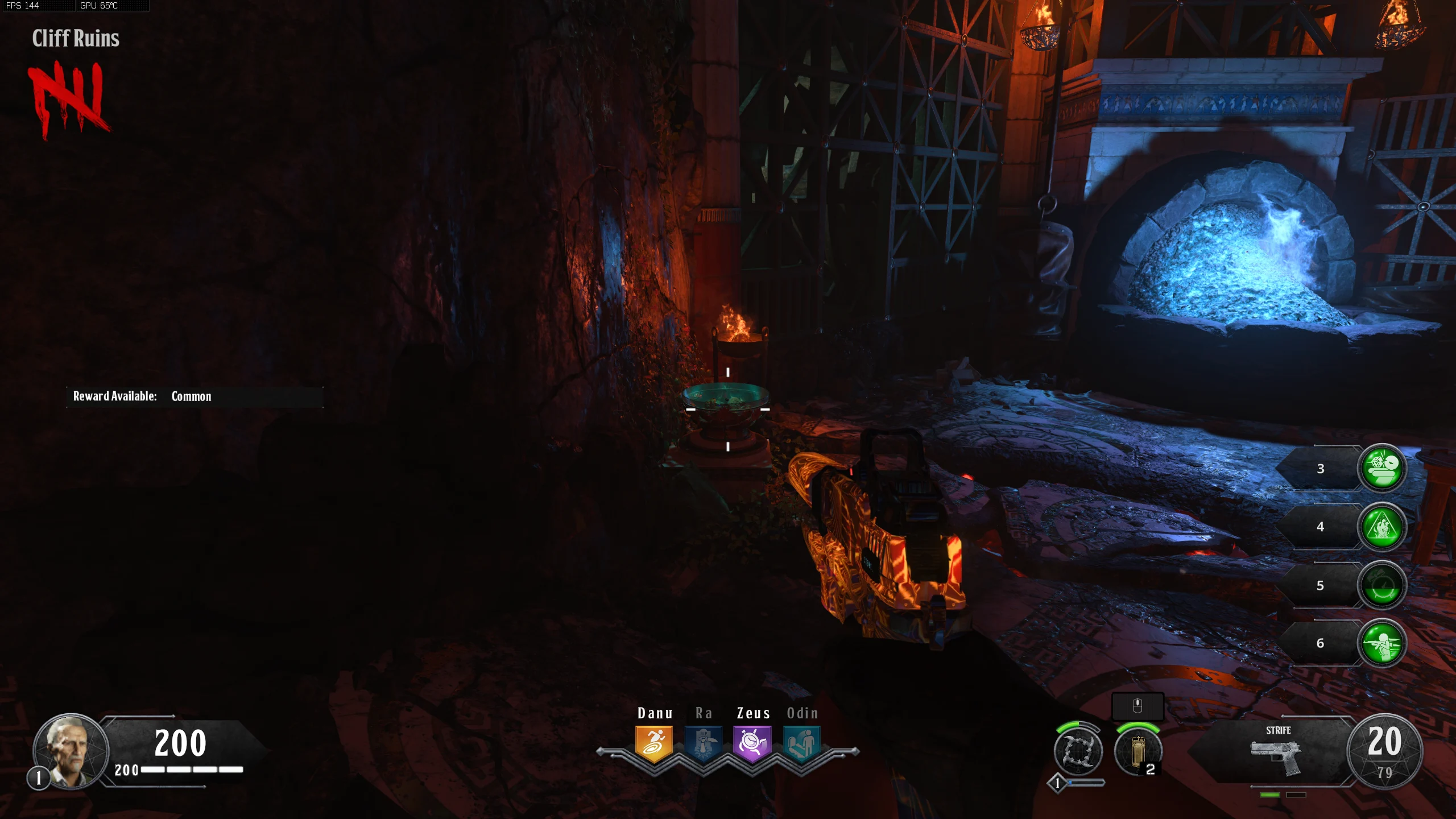This screenshot has width=1456, height=819.
Task: Select the golden canister equipment icon
Action: coord(1137,751)
